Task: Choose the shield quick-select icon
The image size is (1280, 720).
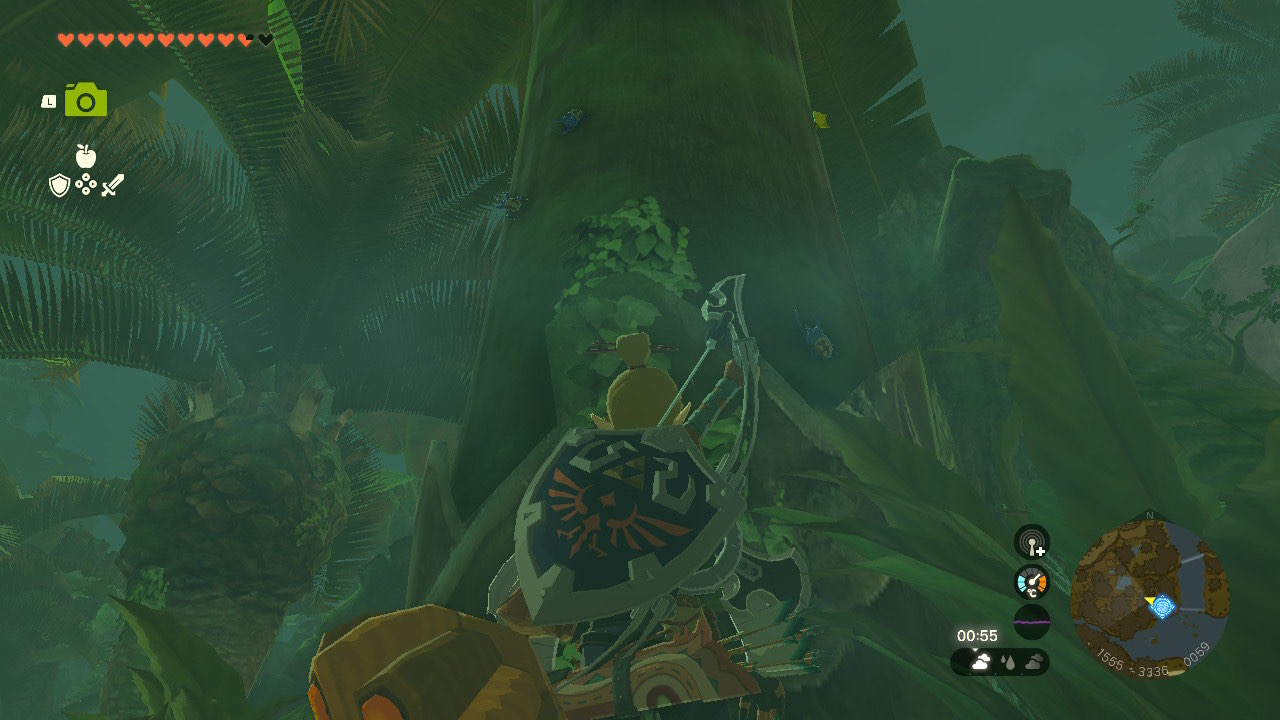Action: tap(60, 185)
